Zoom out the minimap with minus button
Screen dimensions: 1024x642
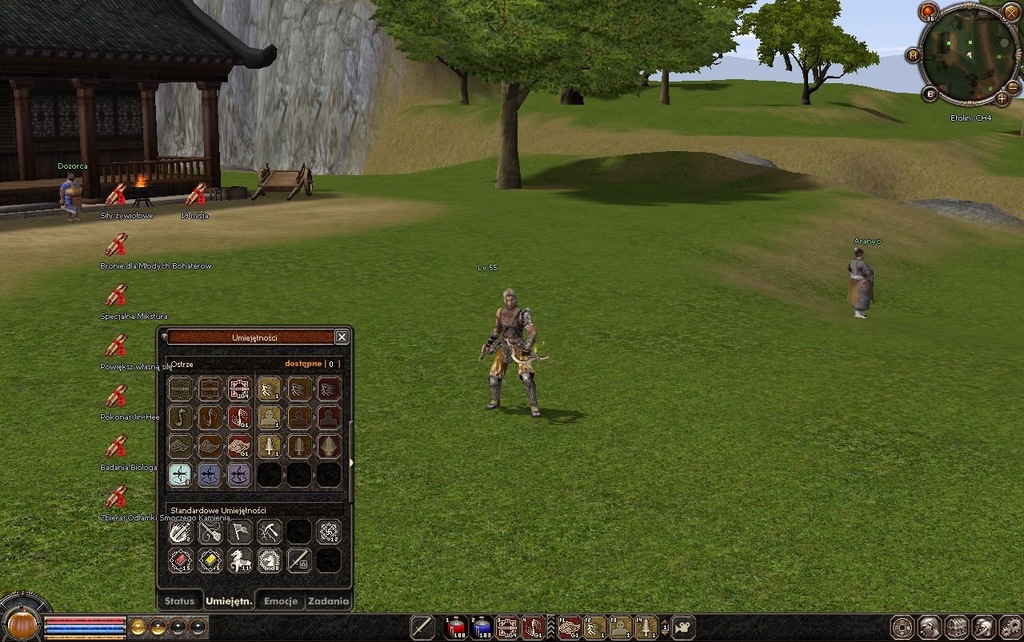tap(1013, 88)
